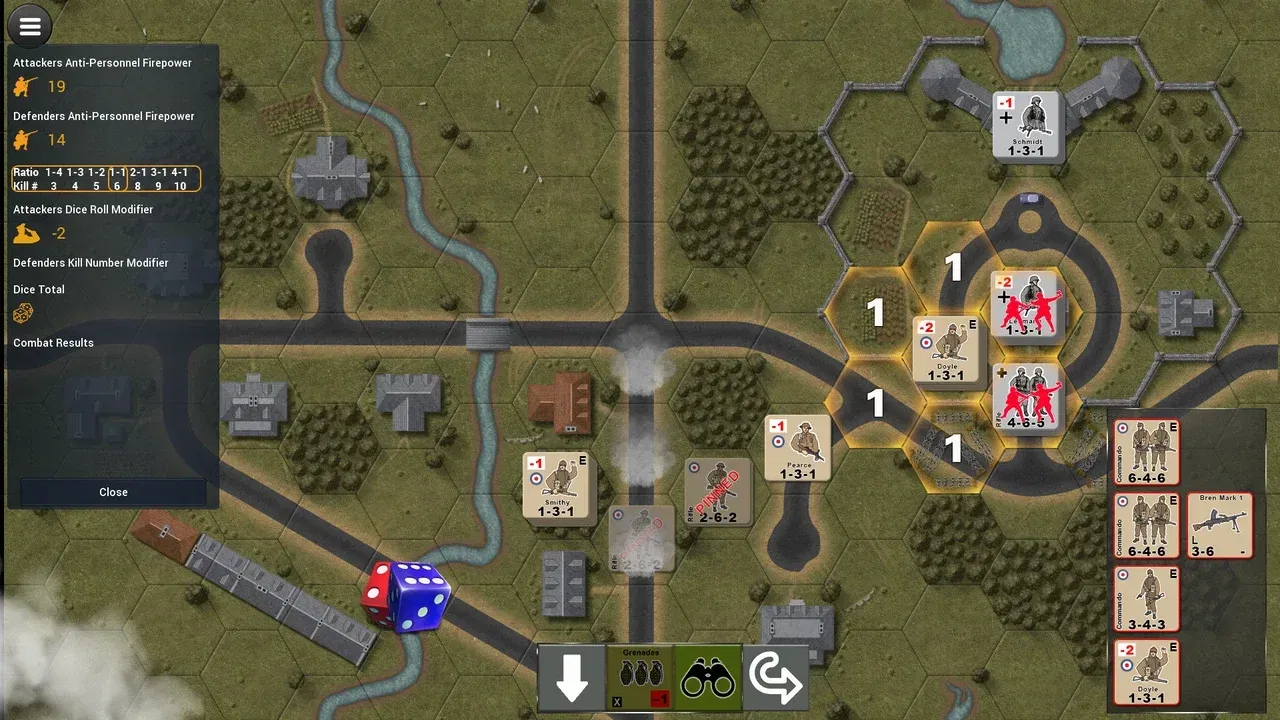Click the rolling dice on the battlefield

(x=408, y=597)
